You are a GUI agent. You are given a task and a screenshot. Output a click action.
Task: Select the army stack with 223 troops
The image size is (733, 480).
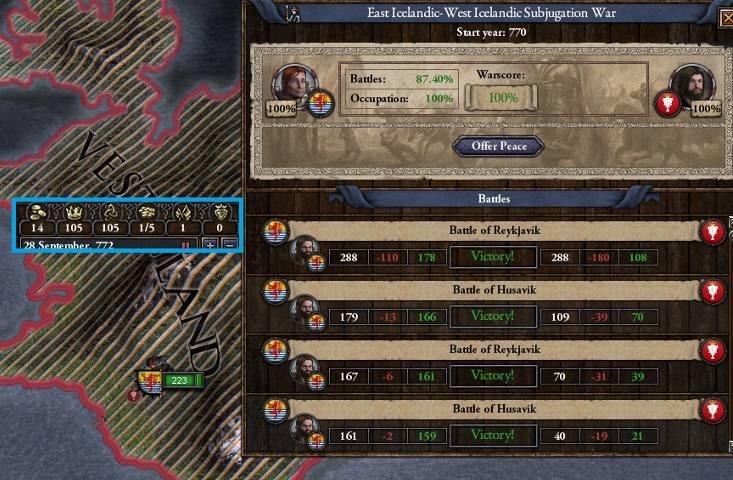pyautogui.click(x=178, y=380)
